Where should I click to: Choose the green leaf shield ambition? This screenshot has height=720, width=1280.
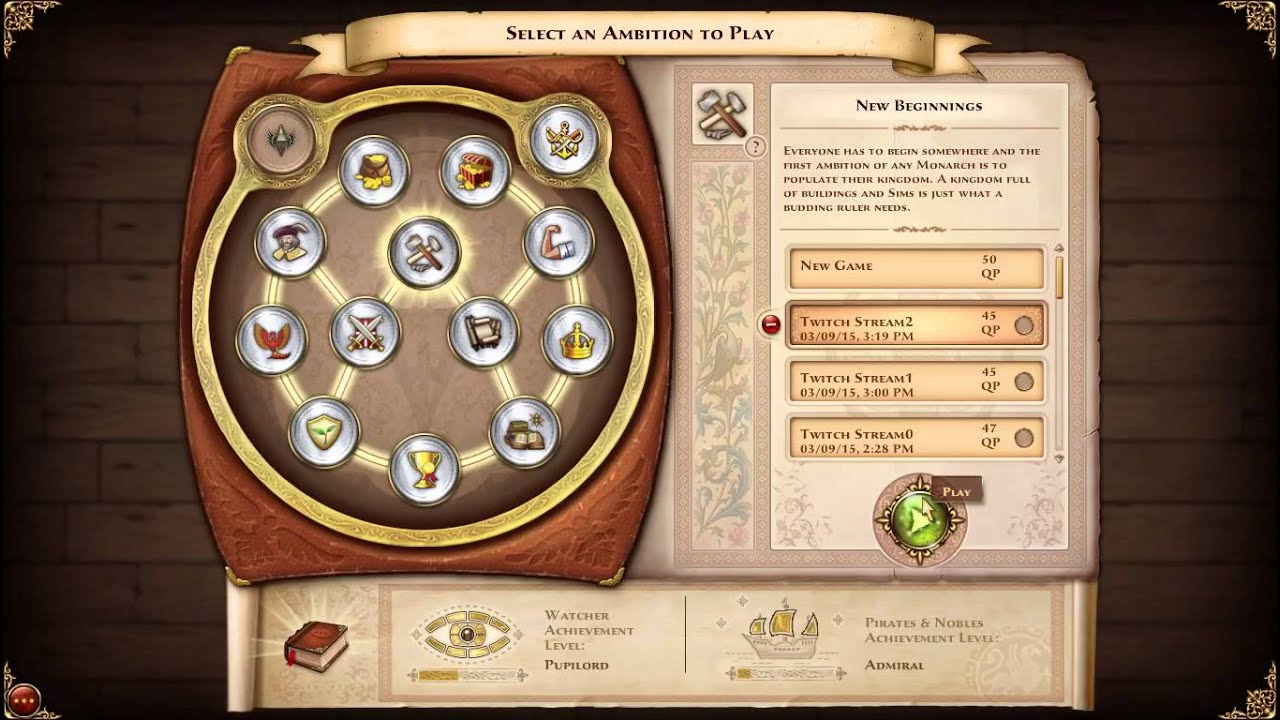[x=323, y=432]
